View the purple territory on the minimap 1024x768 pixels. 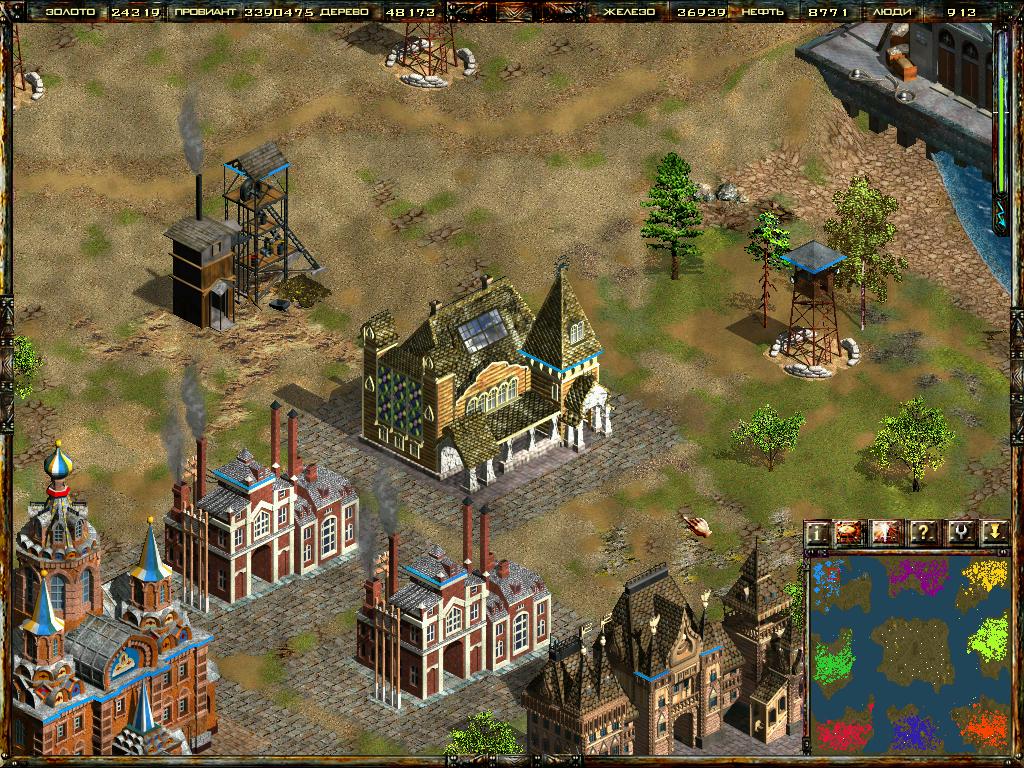click(918, 577)
